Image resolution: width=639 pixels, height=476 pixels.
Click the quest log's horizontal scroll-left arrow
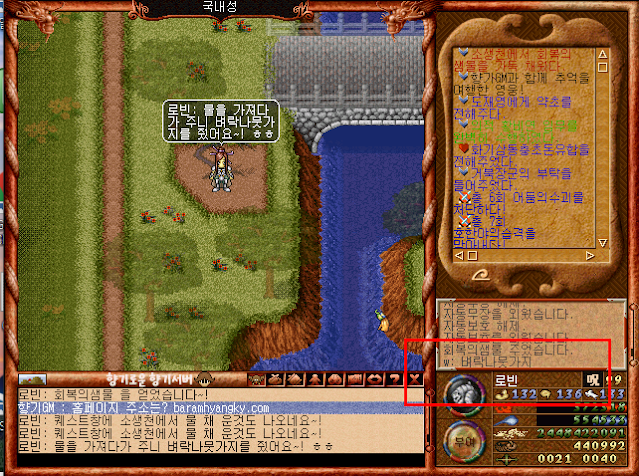(x=460, y=256)
